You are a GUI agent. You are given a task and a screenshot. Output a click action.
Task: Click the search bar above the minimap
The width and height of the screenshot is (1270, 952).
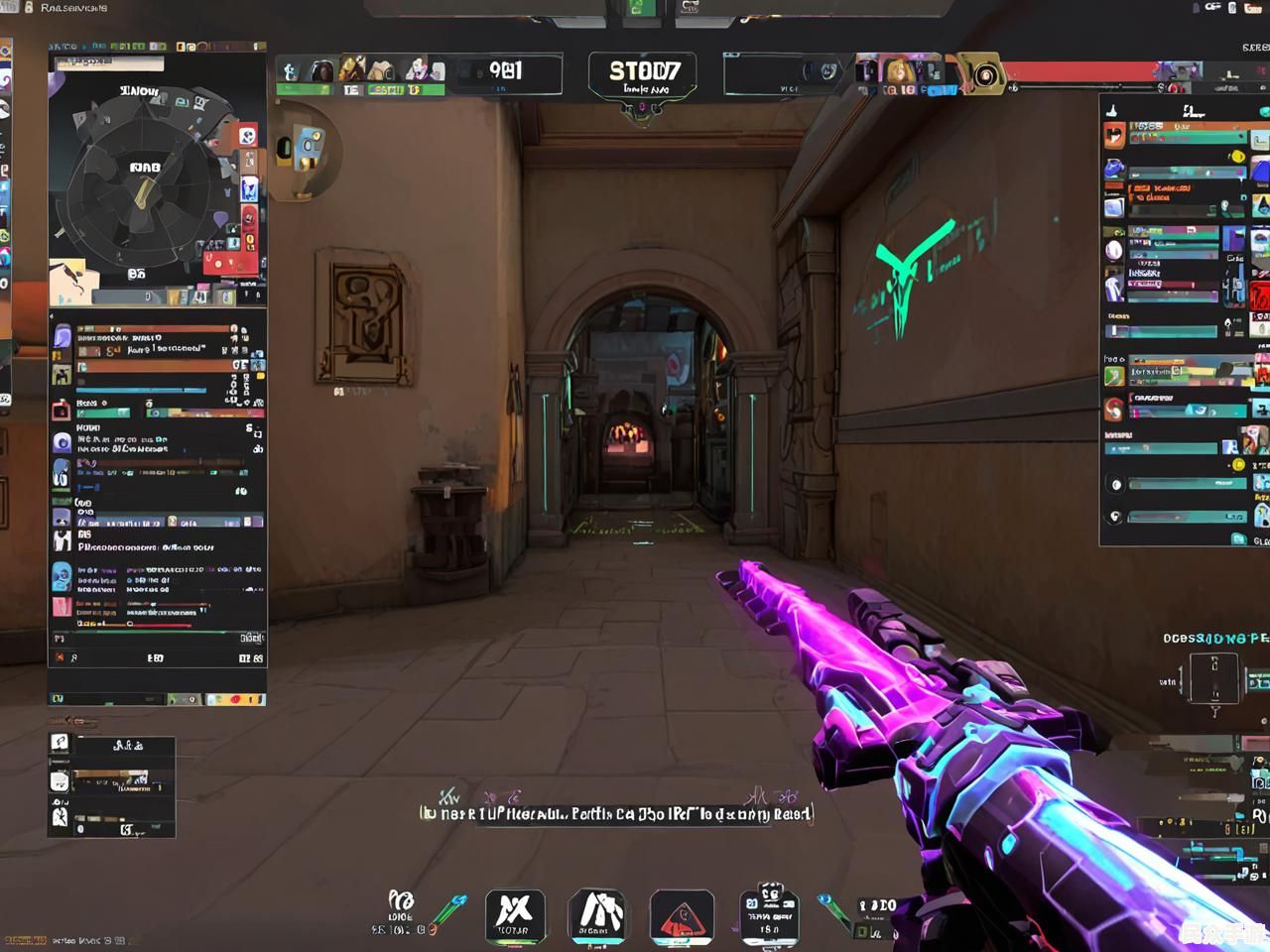(x=109, y=62)
